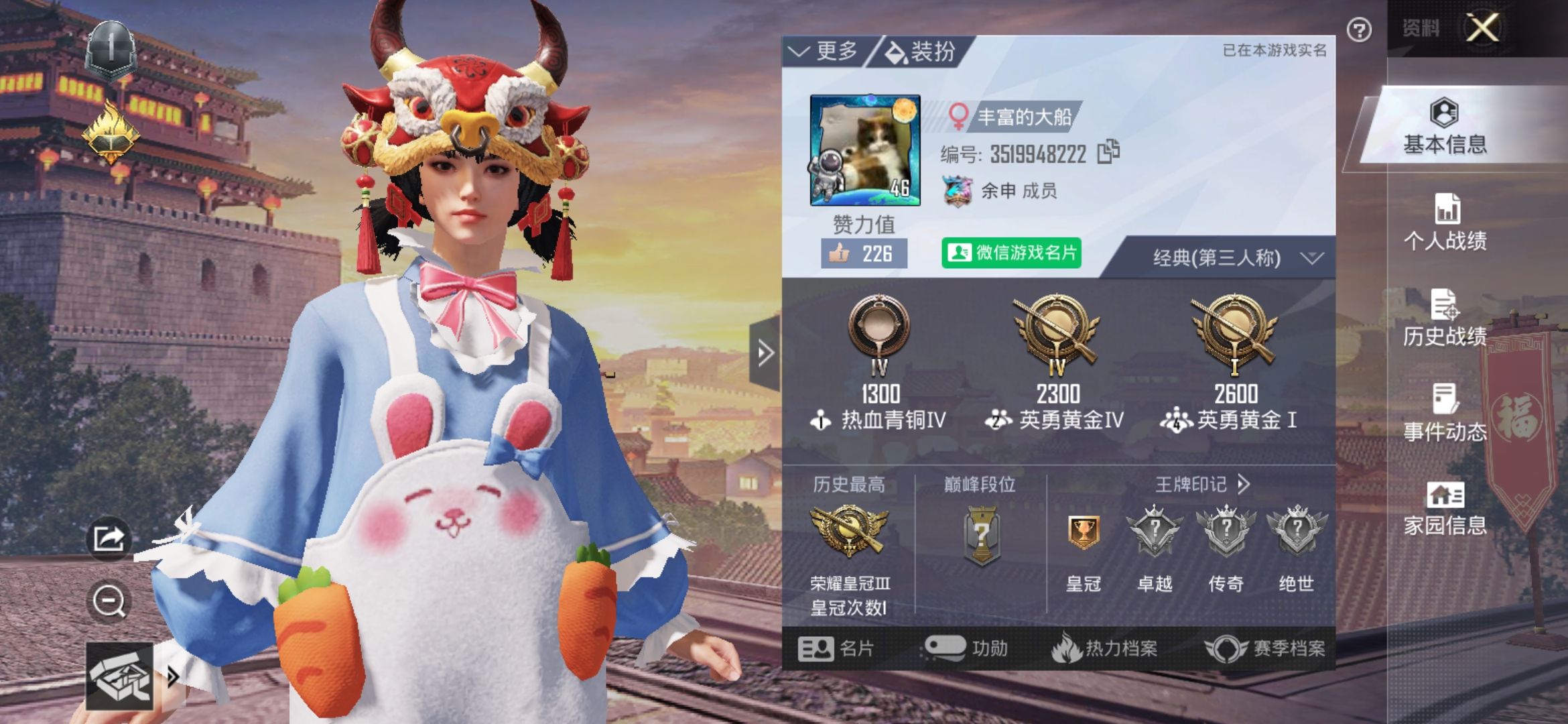The width and height of the screenshot is (1568, 724).
Task: Open the question mark help icon
Action: click(1359, 30)
